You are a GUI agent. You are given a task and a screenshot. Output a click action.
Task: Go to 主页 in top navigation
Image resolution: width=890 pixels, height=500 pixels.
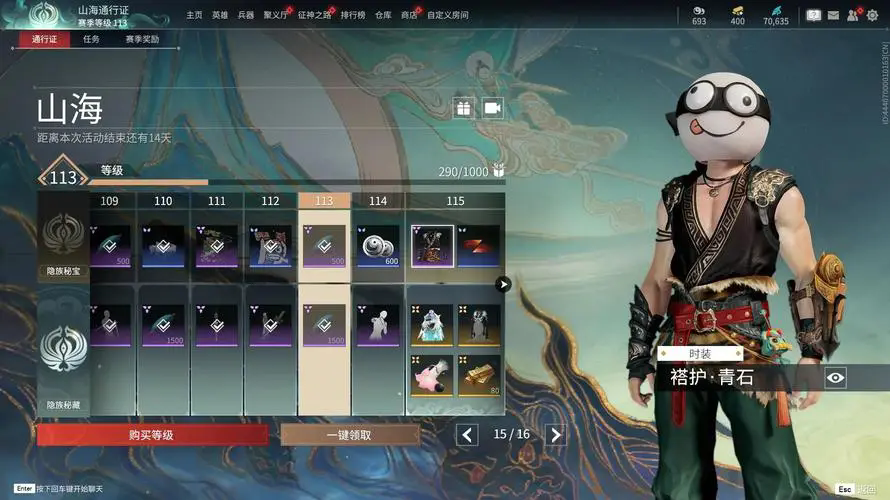pos(194,15)
